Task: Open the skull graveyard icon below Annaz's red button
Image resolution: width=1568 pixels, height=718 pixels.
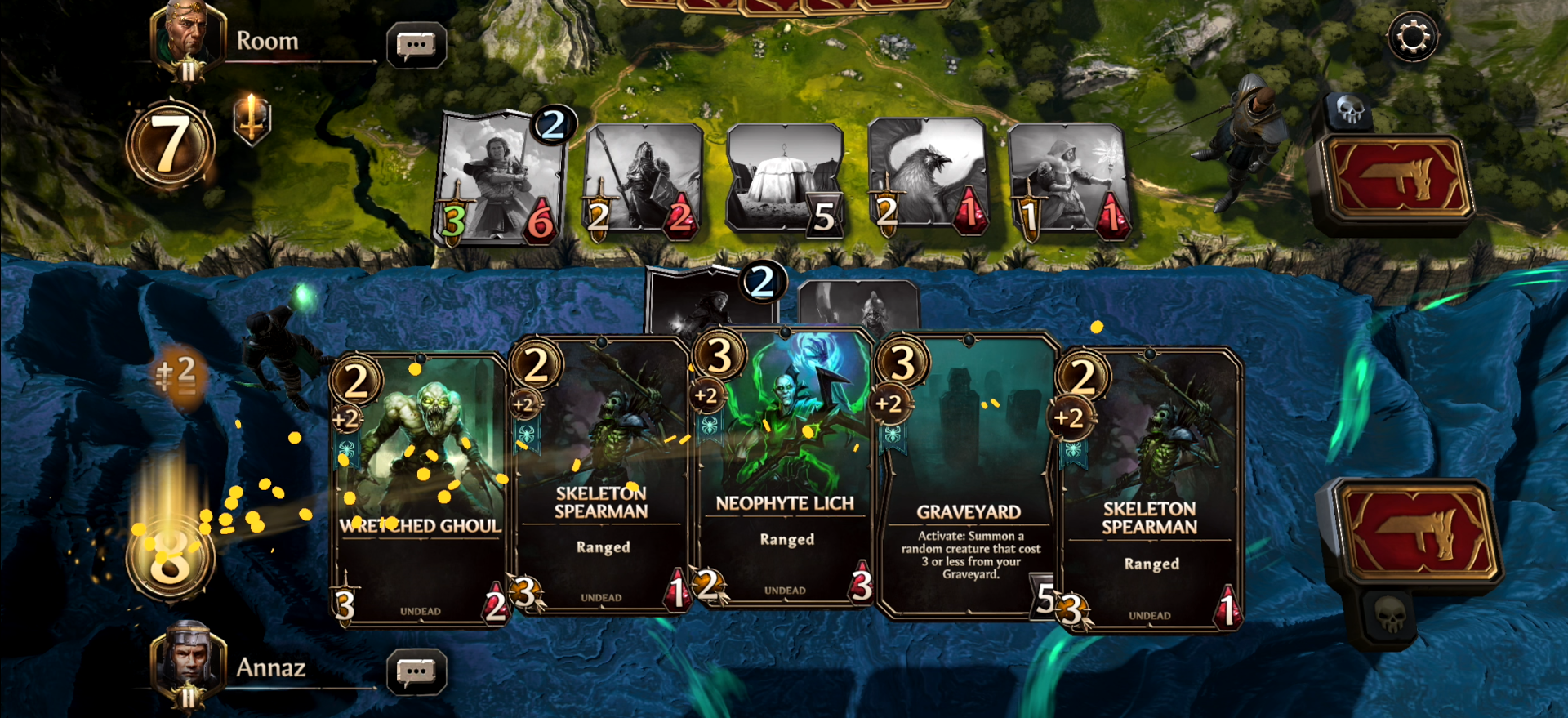Action: click(1391, 614)
